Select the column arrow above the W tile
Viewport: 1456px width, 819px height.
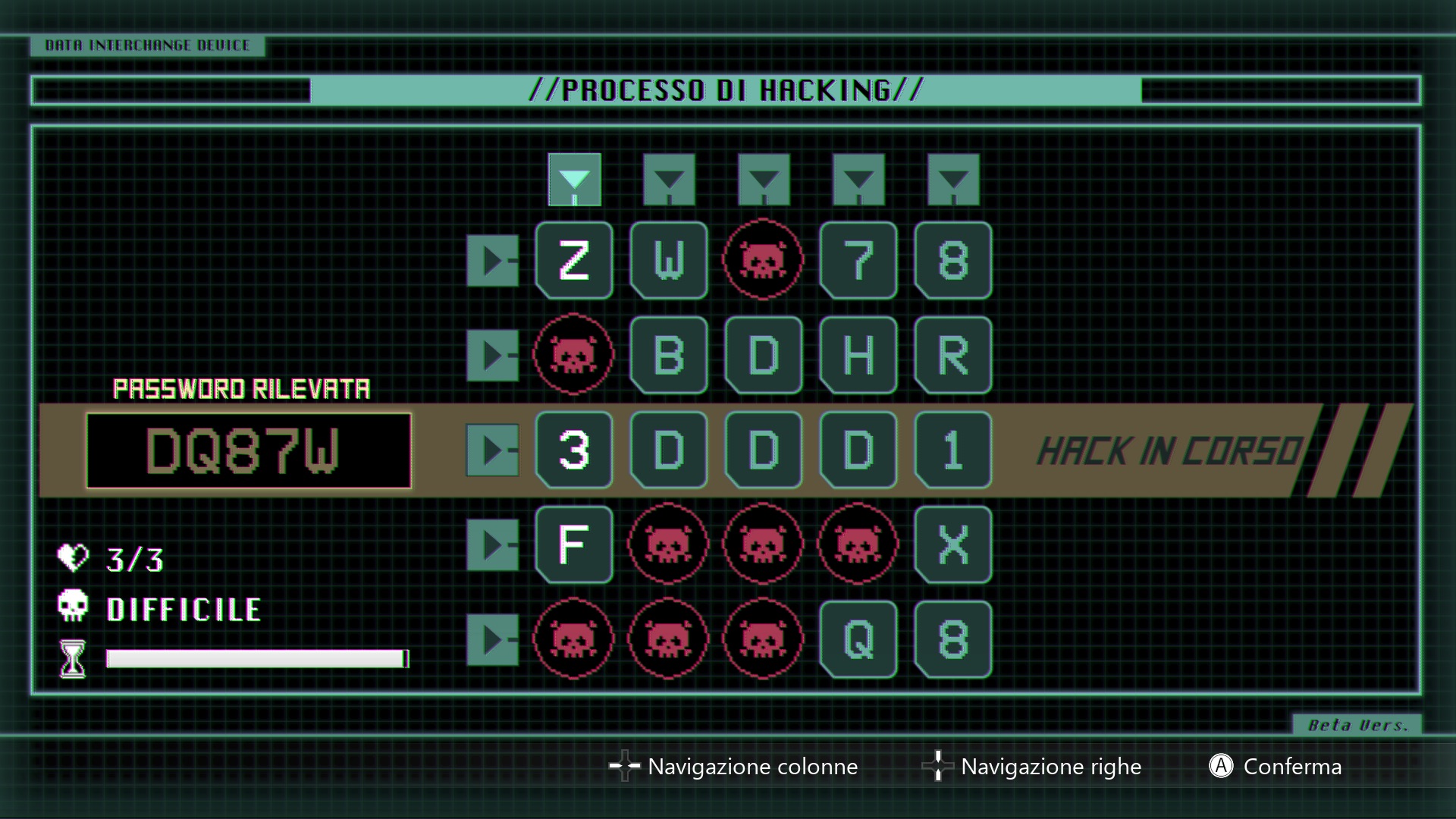pyautogui.click(x=669, y=180)
